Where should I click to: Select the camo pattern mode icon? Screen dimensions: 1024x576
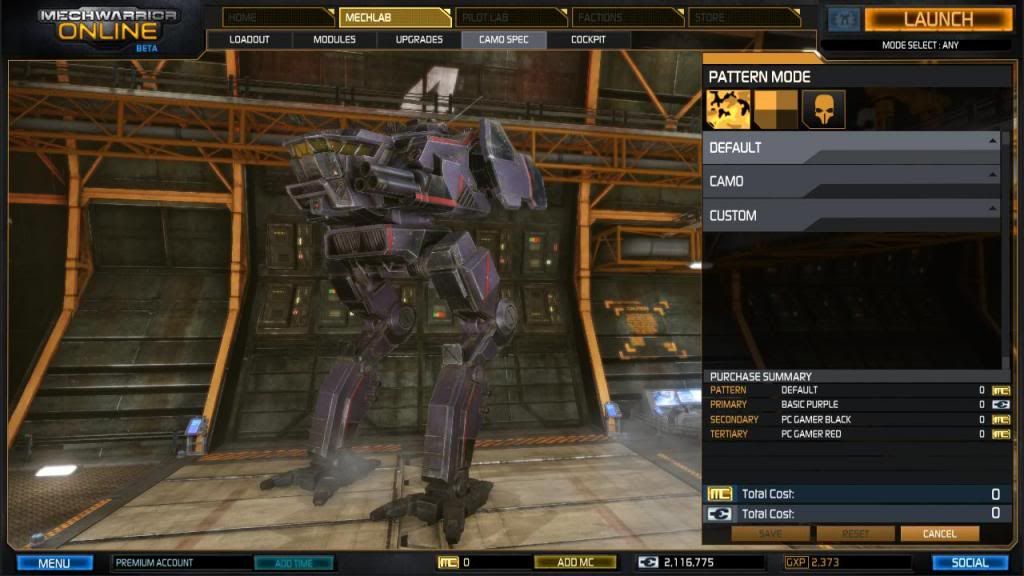click(x=728, y=109)
